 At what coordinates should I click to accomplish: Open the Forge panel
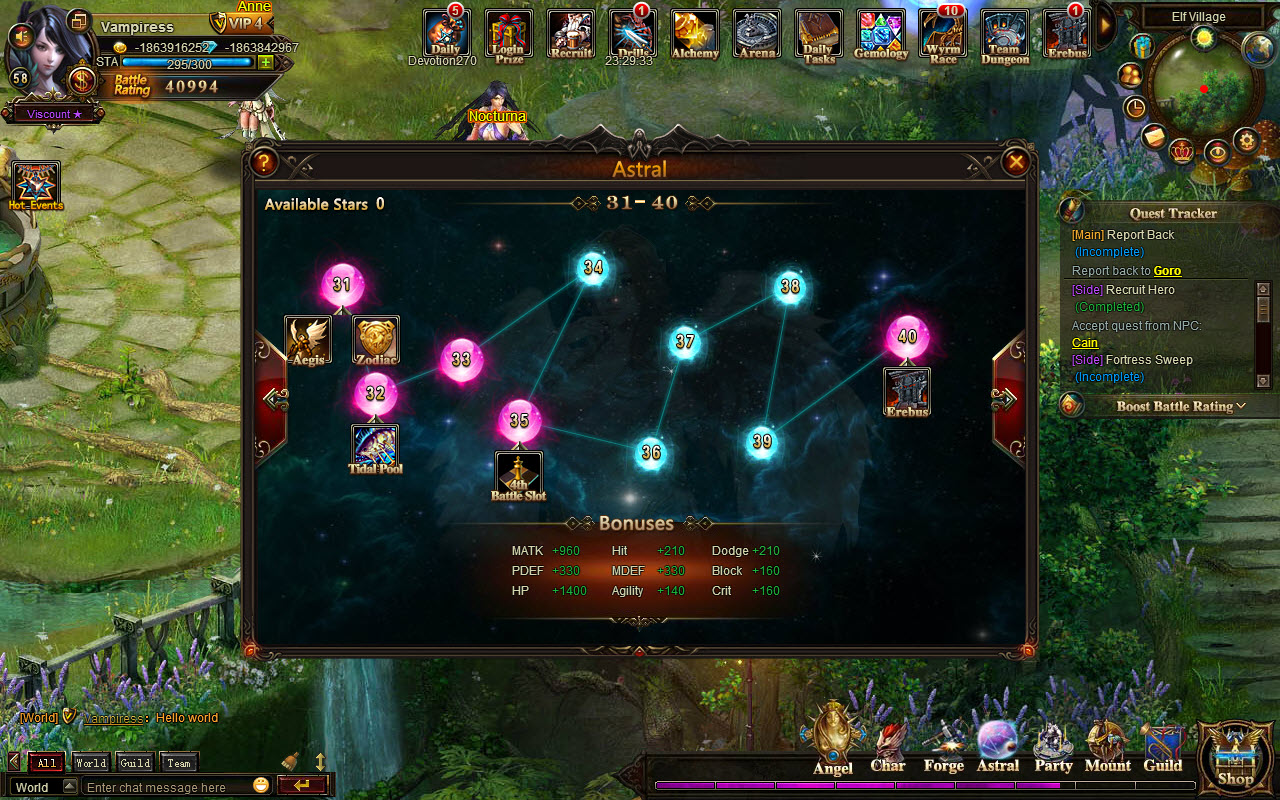point(942,745)
